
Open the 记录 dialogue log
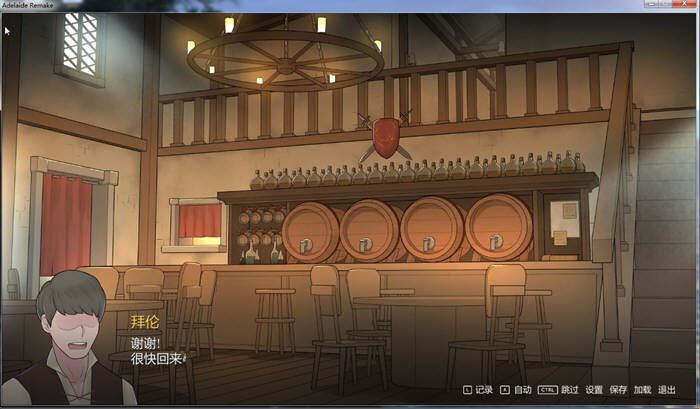point(484,389)
